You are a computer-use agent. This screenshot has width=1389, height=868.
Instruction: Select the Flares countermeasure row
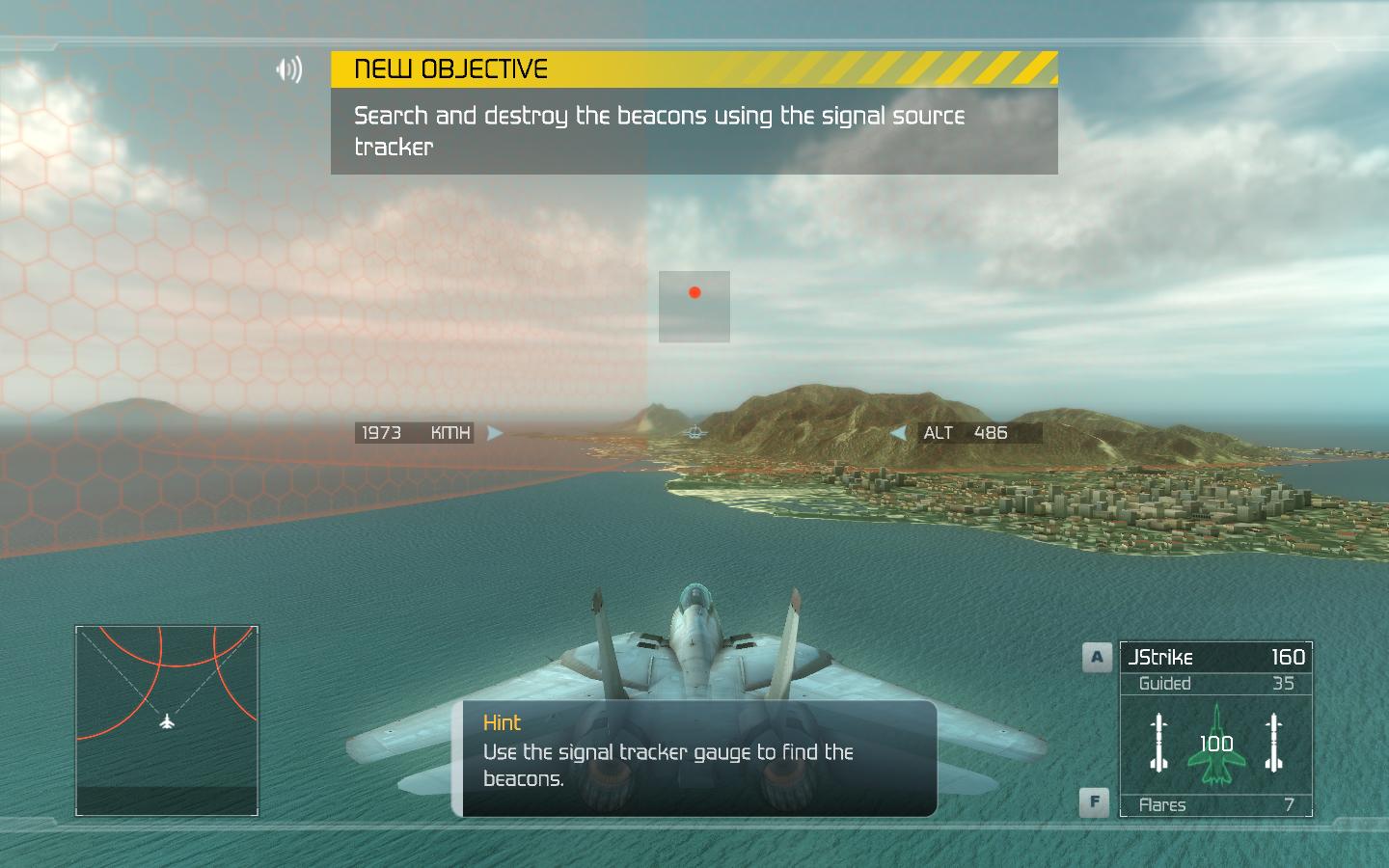pos(1215,804)
